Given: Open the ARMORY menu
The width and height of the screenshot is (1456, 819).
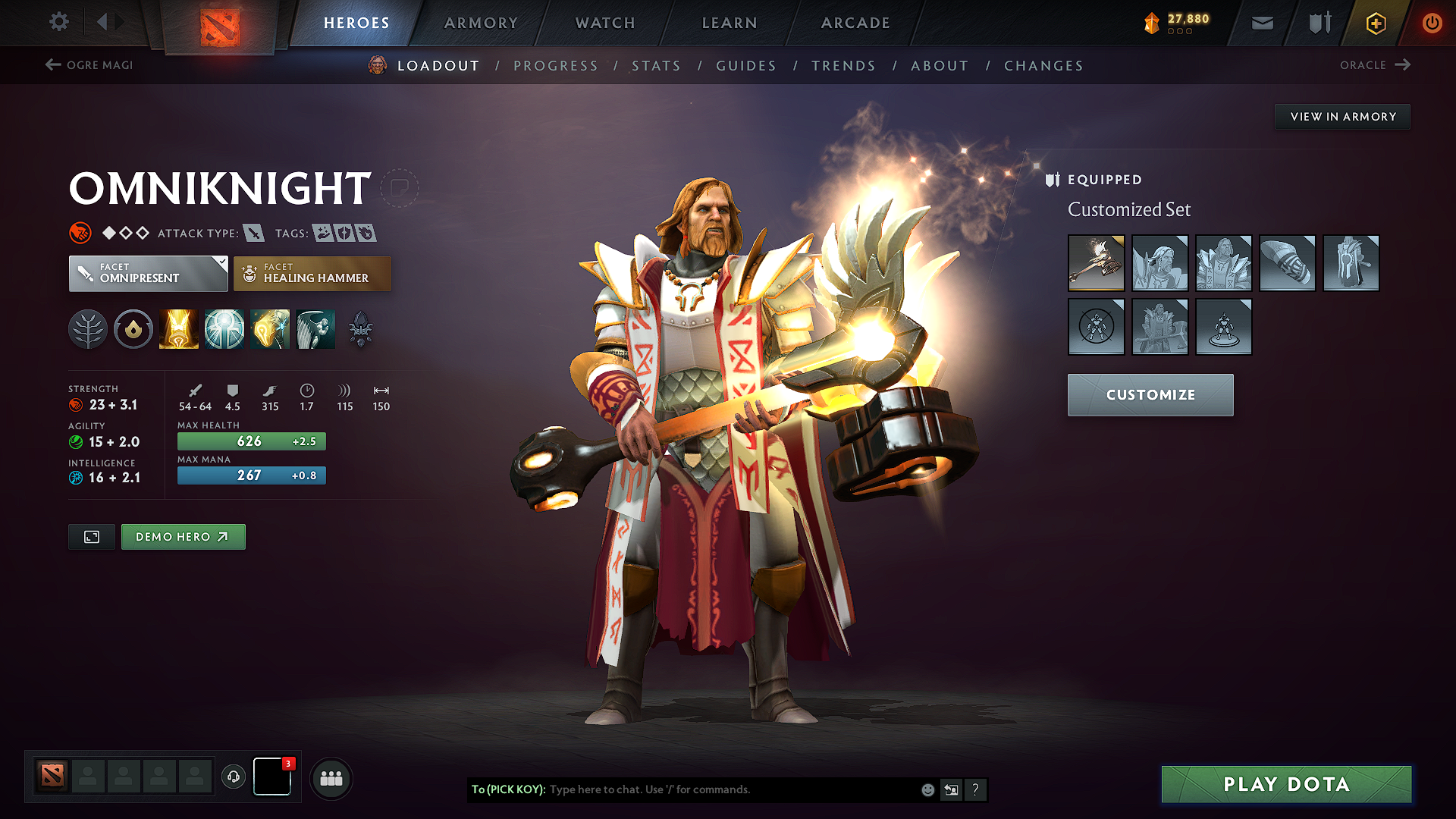Looking at the screenshot, I should click(x=480, y=23).
